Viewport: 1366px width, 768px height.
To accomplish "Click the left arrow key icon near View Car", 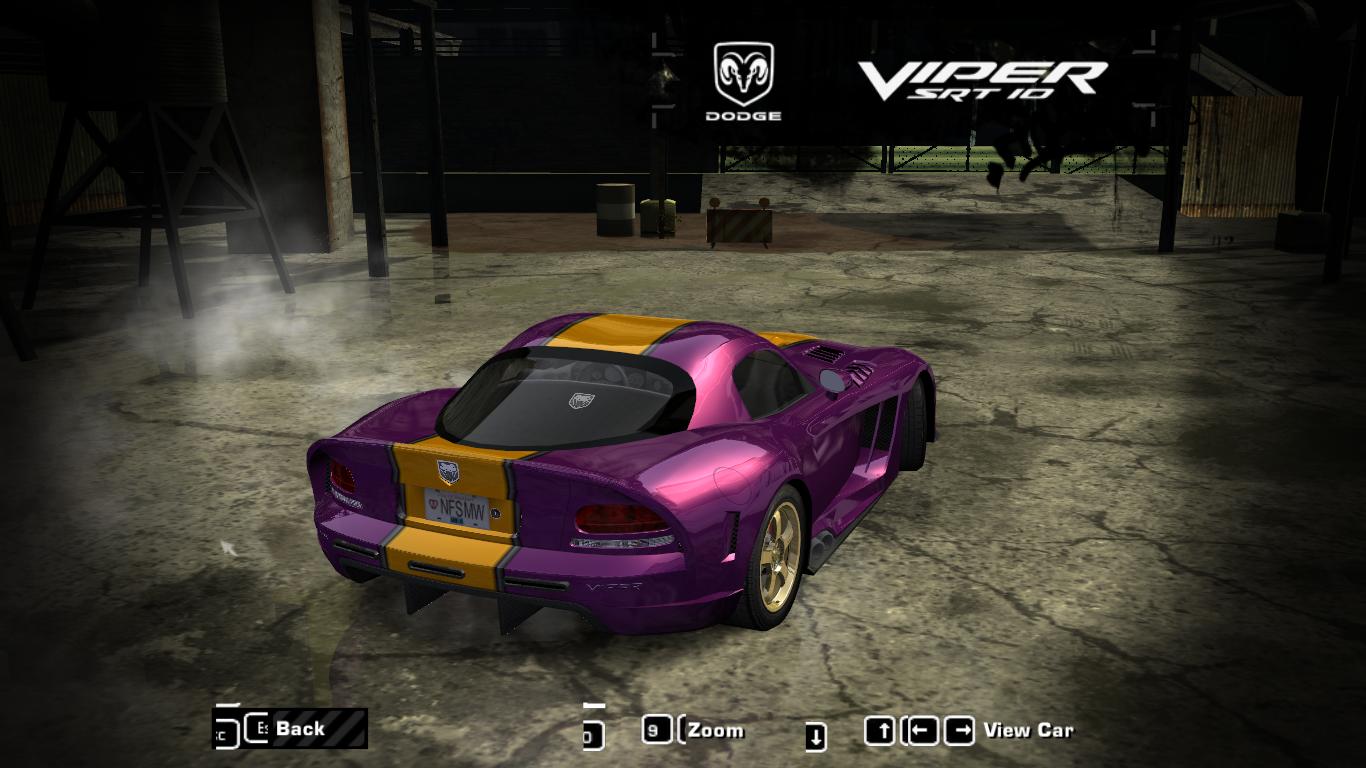I will tap(923, 729).
